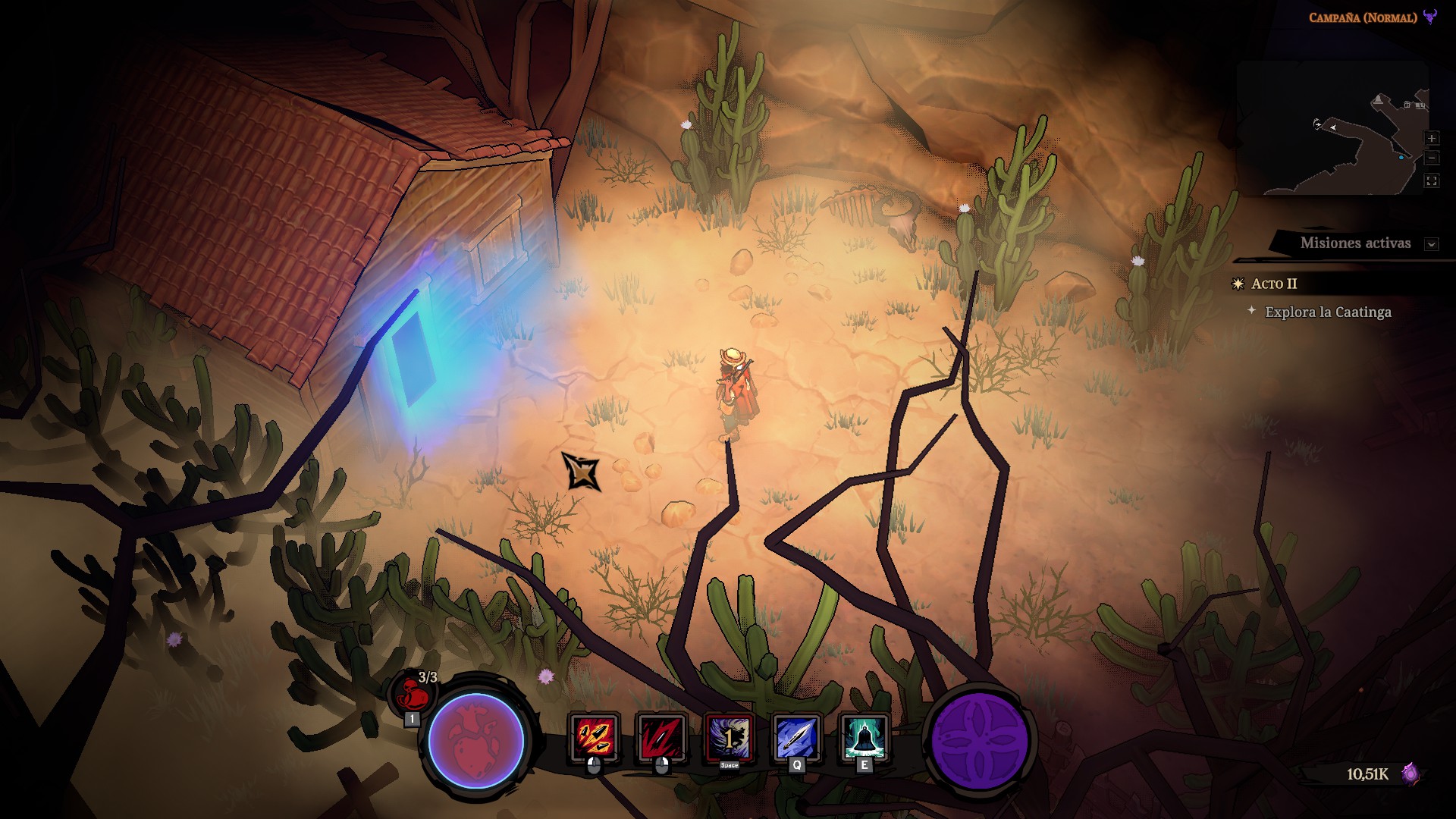Open the Explora la Caatinga objective
This screenshot has height=819, width=1456.
pos(1328,312)
